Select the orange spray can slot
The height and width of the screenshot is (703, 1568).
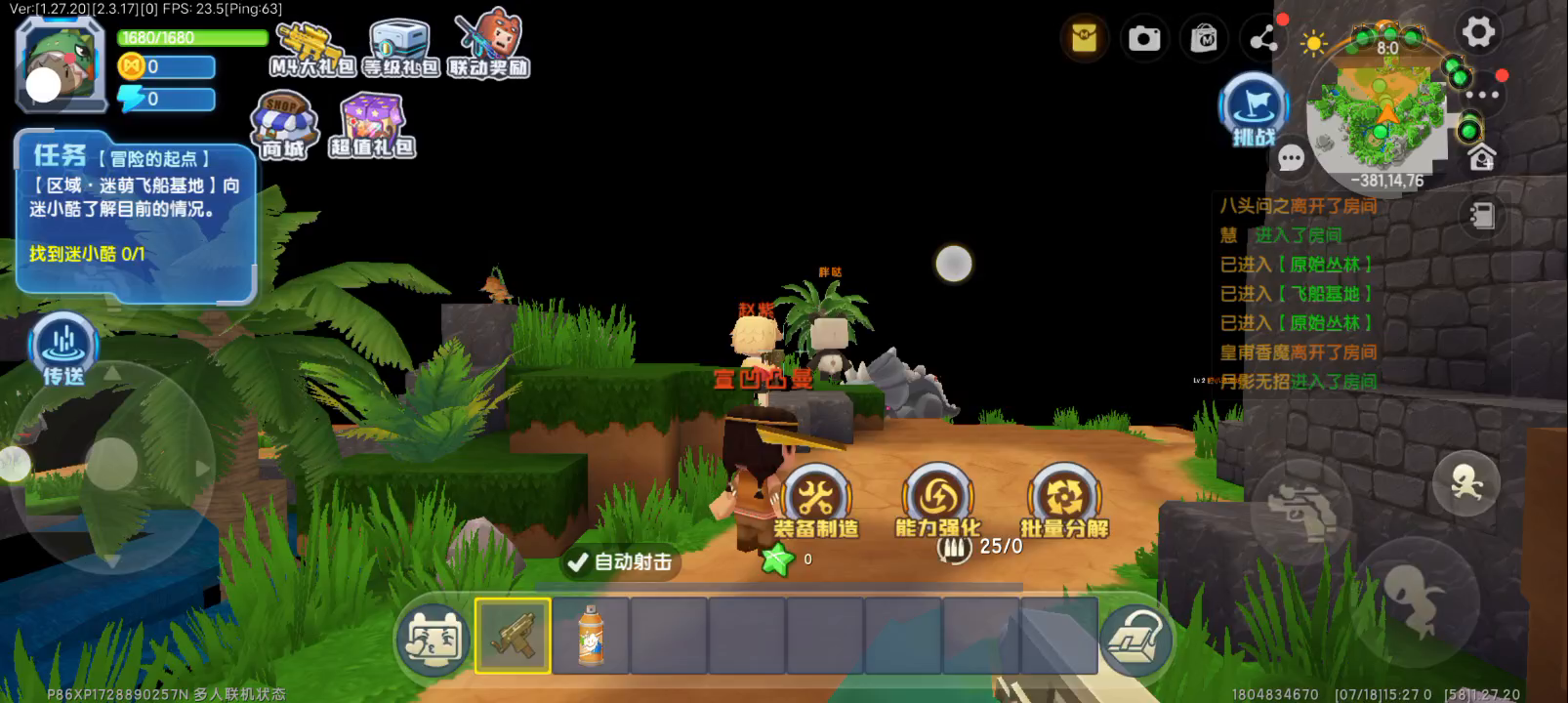point(591,636)
